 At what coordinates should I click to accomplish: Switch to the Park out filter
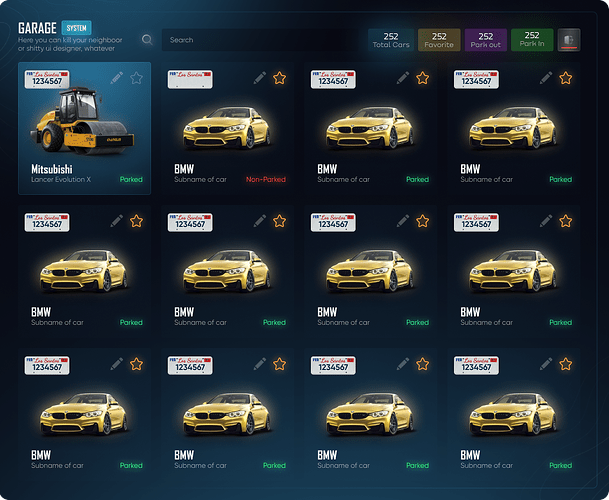[486, 40]
